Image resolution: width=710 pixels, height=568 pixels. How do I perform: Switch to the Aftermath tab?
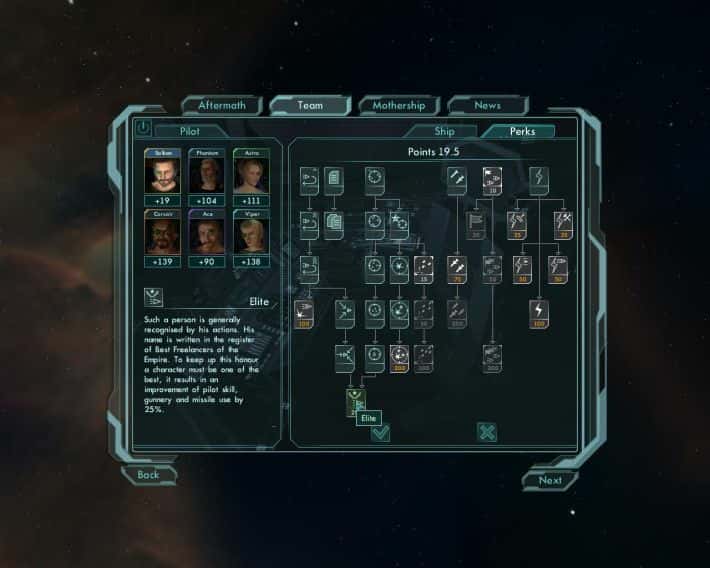221,105
